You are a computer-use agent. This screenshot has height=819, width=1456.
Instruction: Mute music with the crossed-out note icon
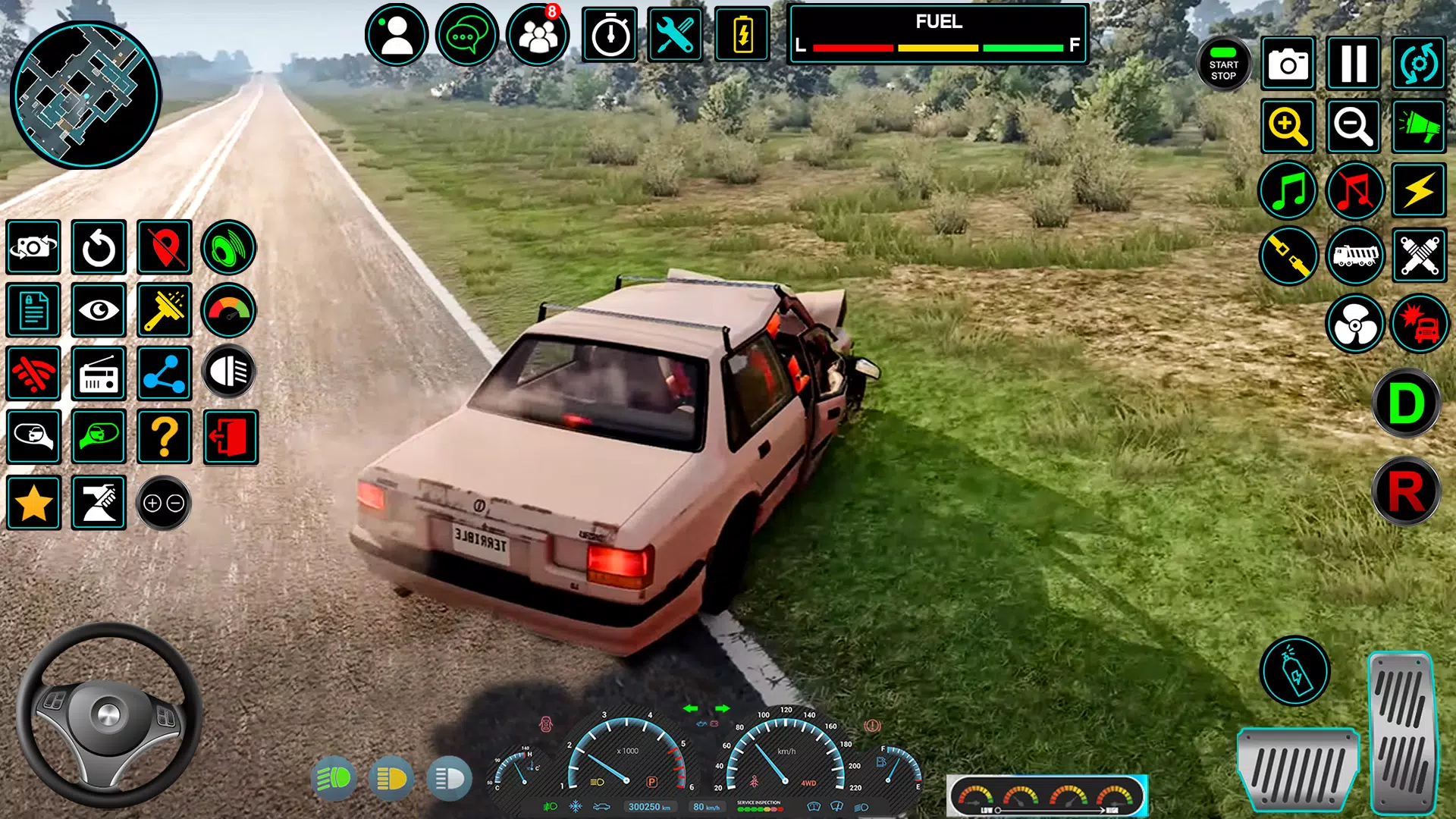1355,190
